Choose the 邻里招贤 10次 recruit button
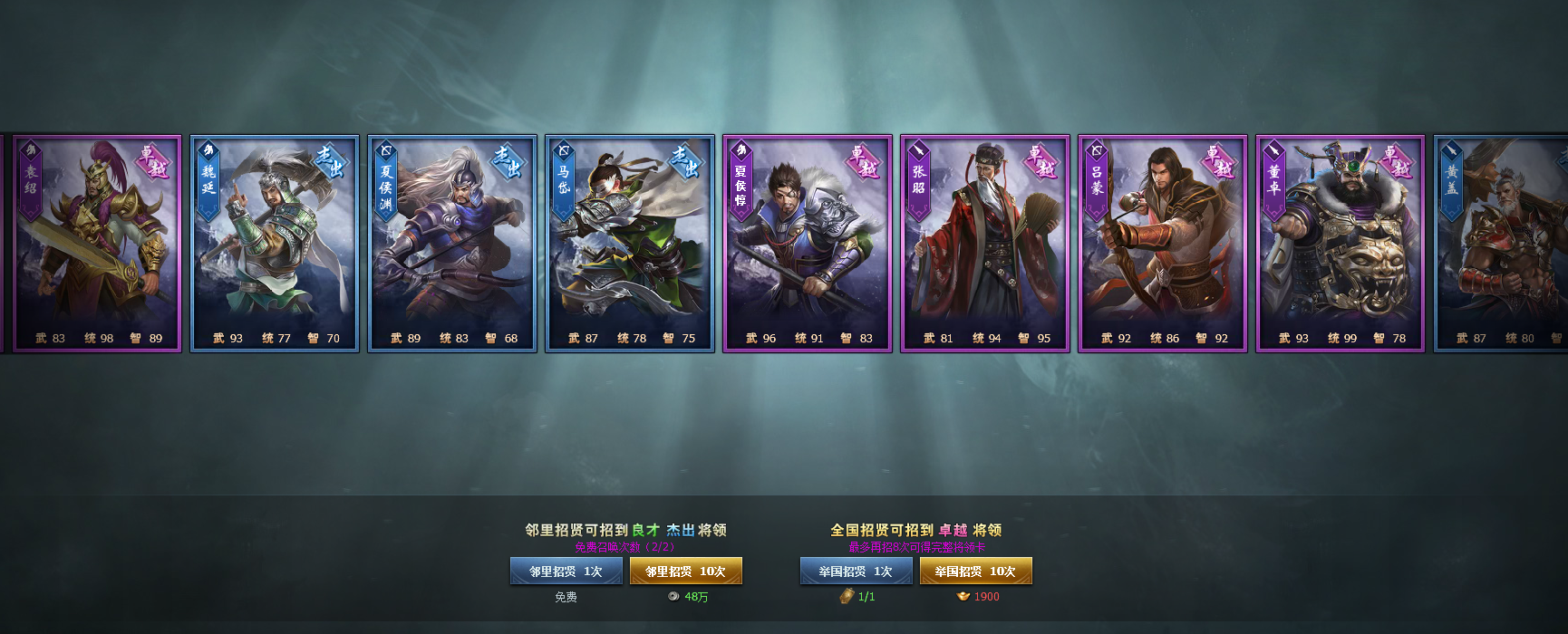Screen dimensions: 1568x634 tap(685, 572)
